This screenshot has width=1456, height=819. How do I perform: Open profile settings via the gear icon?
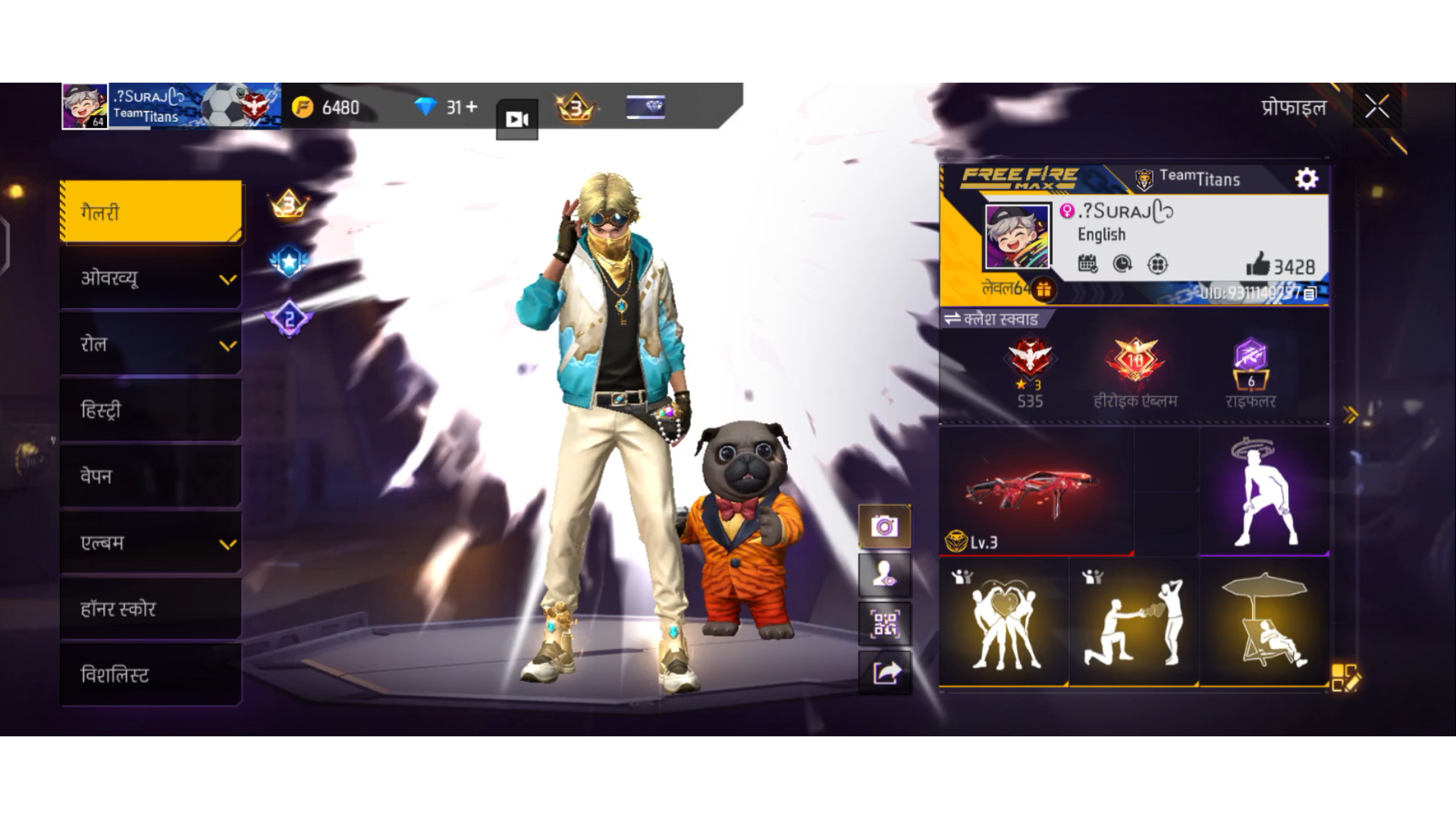tap(1306, 179)
